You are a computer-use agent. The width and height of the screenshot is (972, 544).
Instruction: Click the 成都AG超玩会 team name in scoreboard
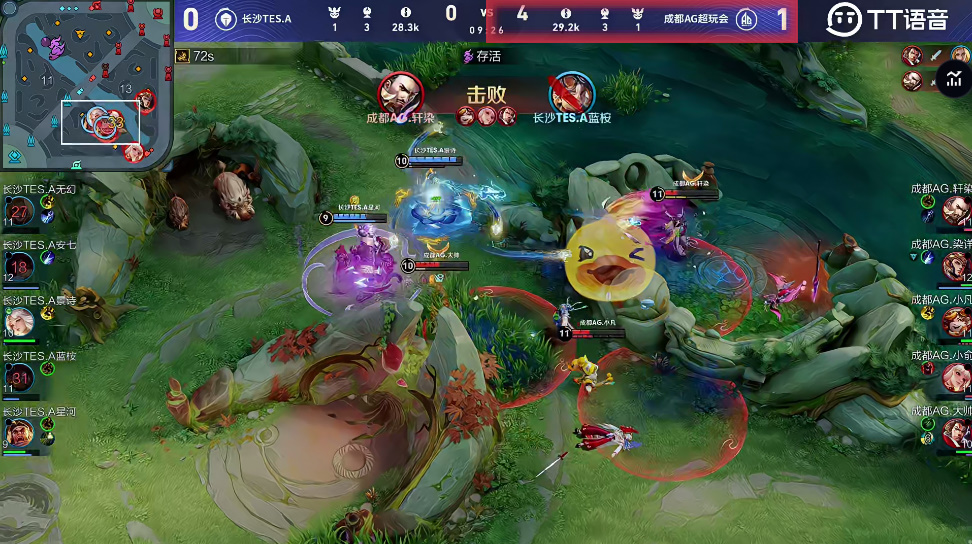[x=695, y=19]
